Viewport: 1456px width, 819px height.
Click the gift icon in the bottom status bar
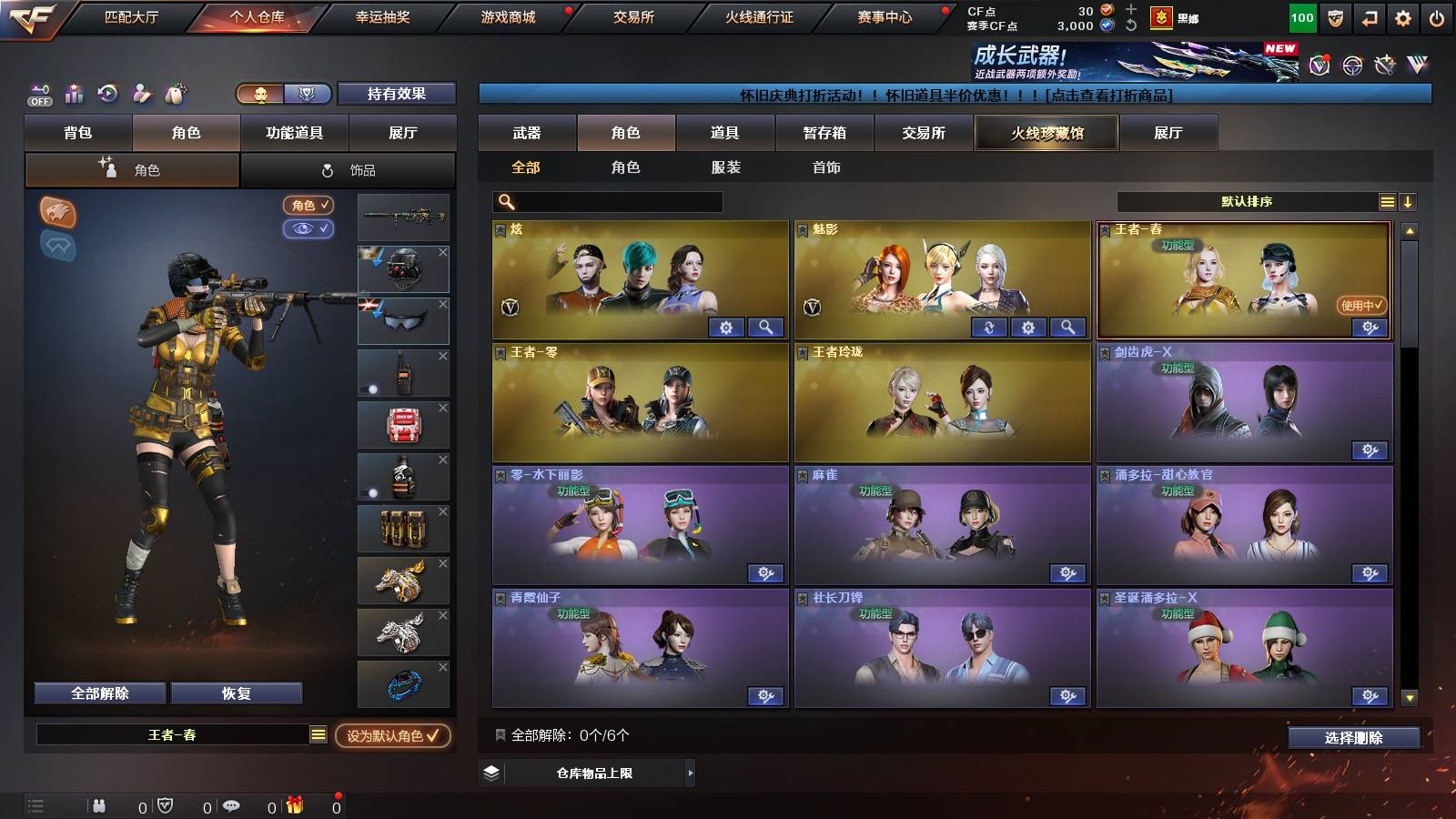pyautogui.click(x=293, y=804)
